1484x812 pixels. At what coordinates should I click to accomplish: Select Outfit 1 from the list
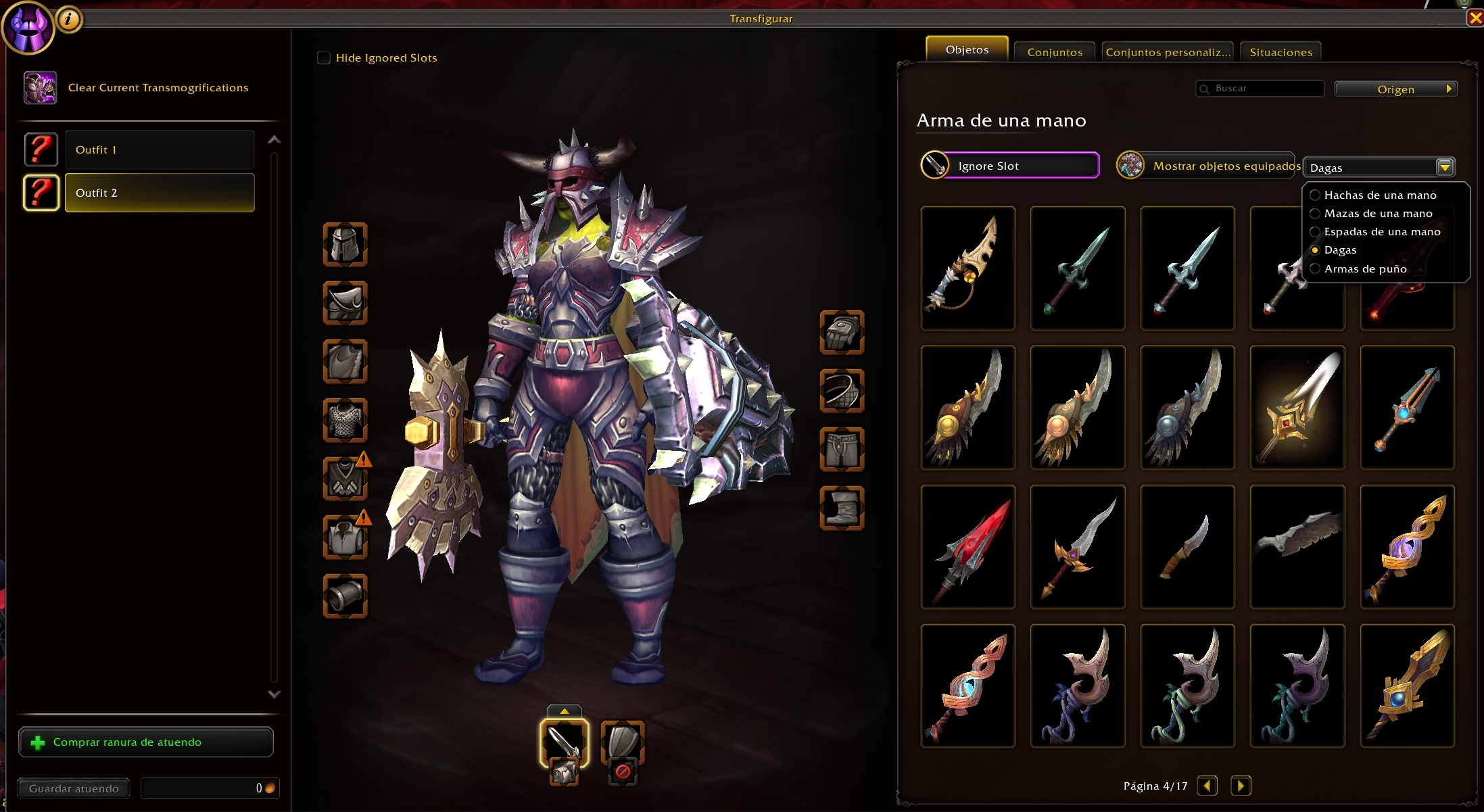click(160, 149)
